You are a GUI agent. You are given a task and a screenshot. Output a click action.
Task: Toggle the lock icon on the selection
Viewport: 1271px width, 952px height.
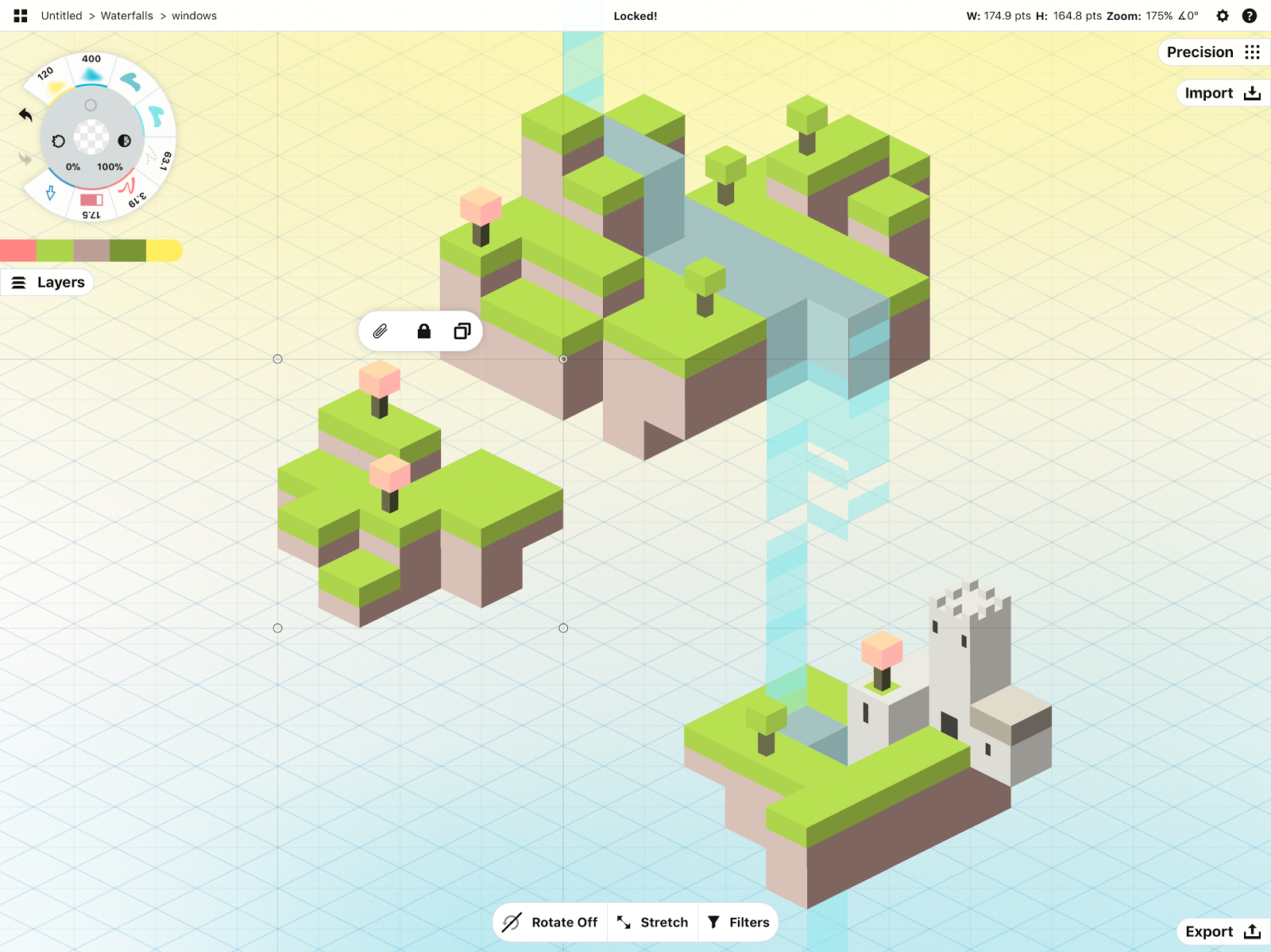point(424,331)
